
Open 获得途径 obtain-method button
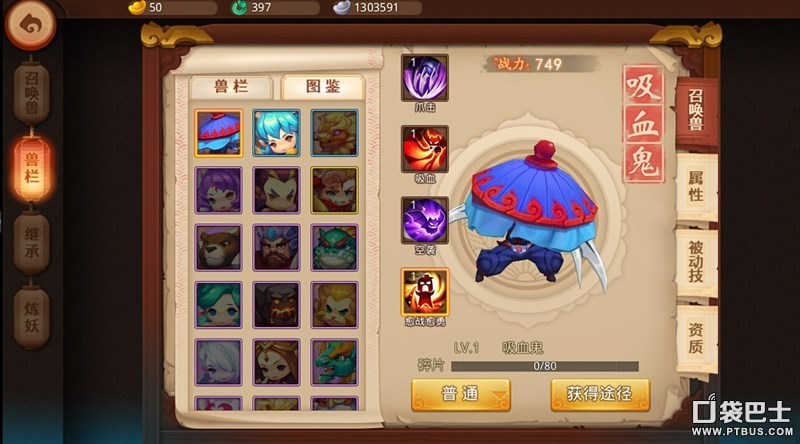[600, 393]
